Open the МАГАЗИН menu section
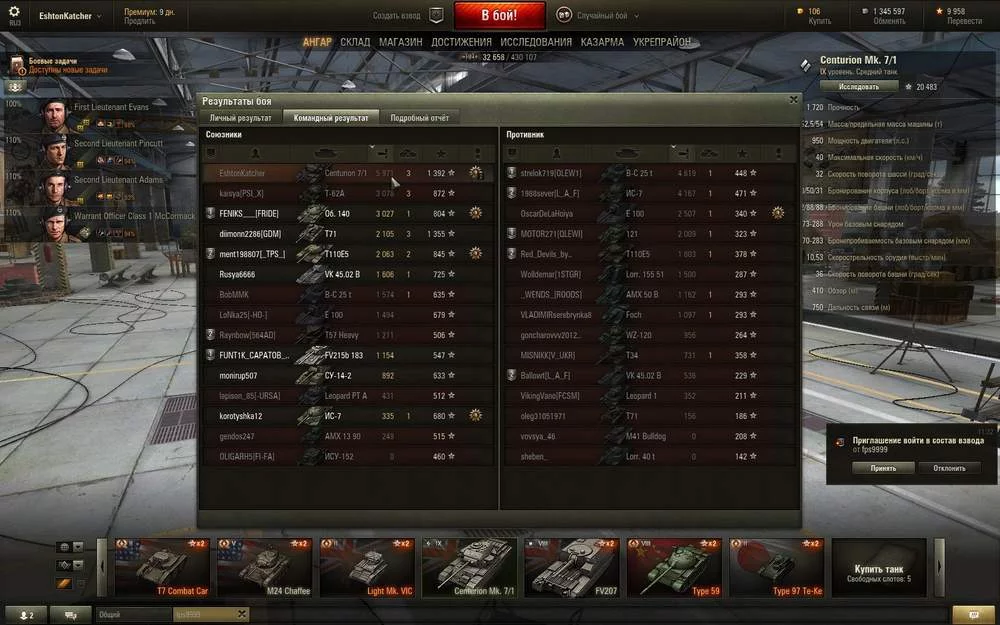The image size is (1000, 625). (400, 42)
